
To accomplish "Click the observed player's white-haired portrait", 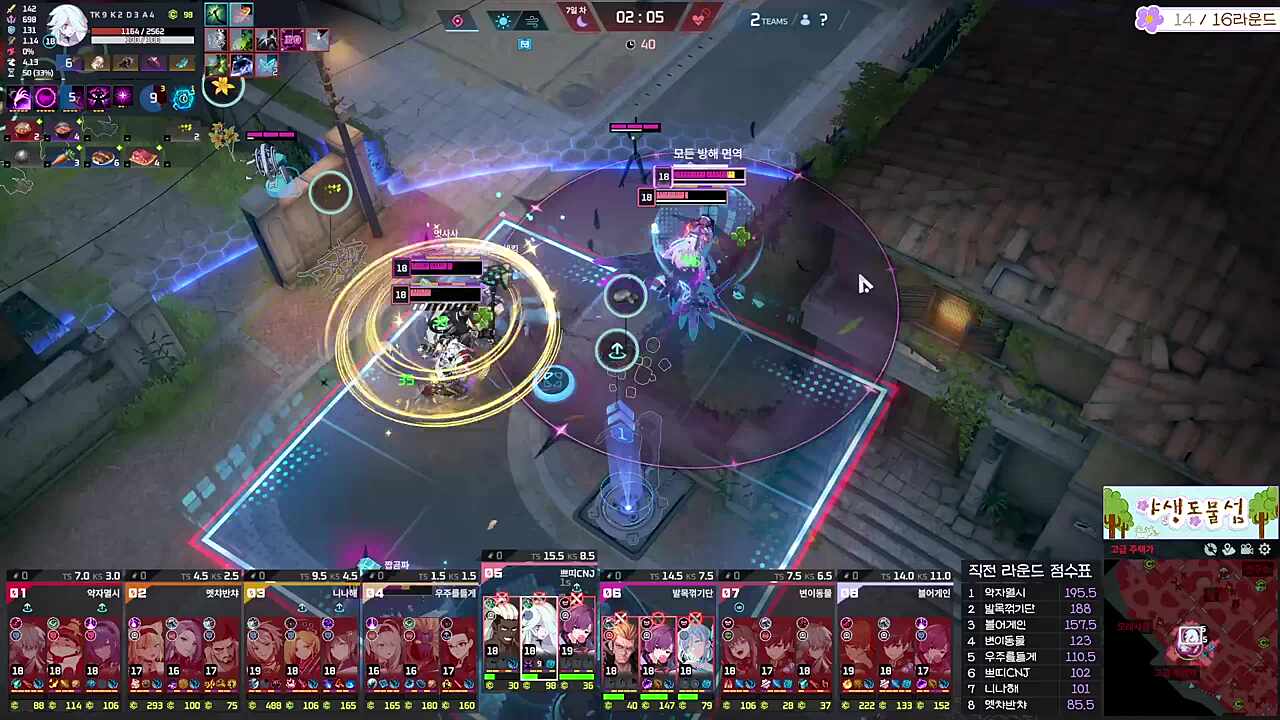I will [x=68, y=25].
